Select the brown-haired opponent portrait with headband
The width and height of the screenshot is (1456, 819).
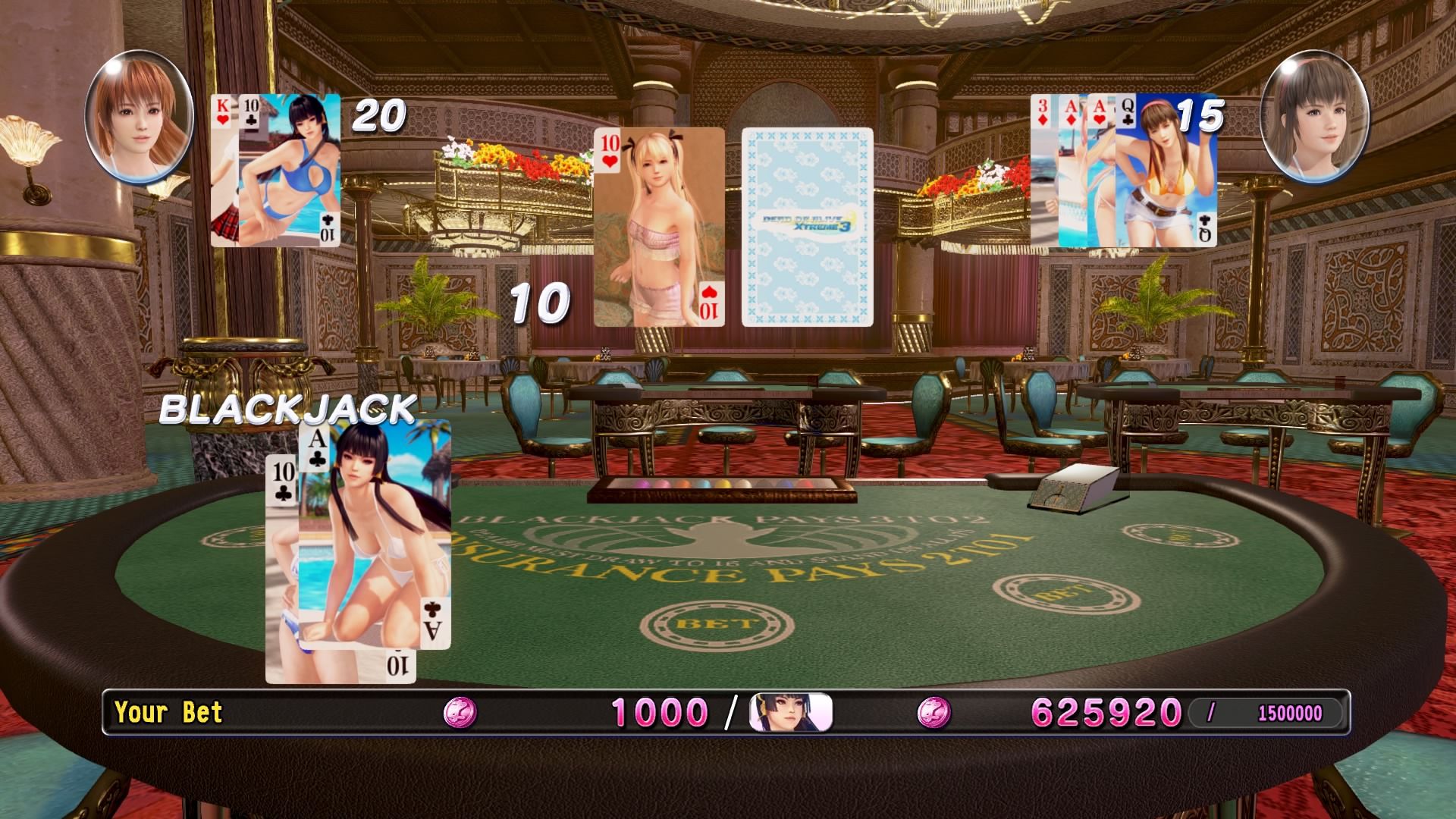pos(1315,118)
